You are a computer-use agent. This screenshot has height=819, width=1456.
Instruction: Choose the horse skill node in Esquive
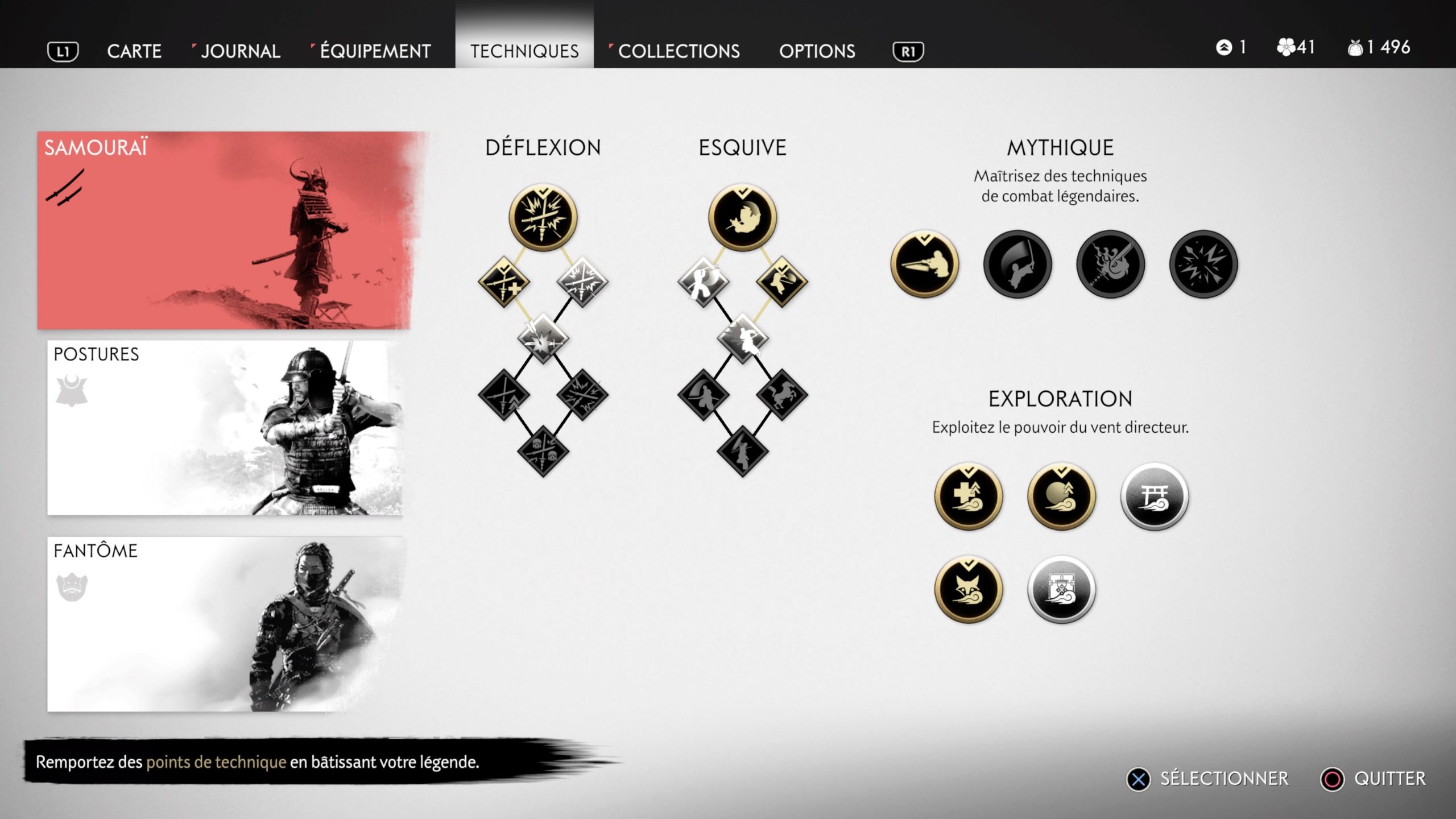tap(781, 395)
